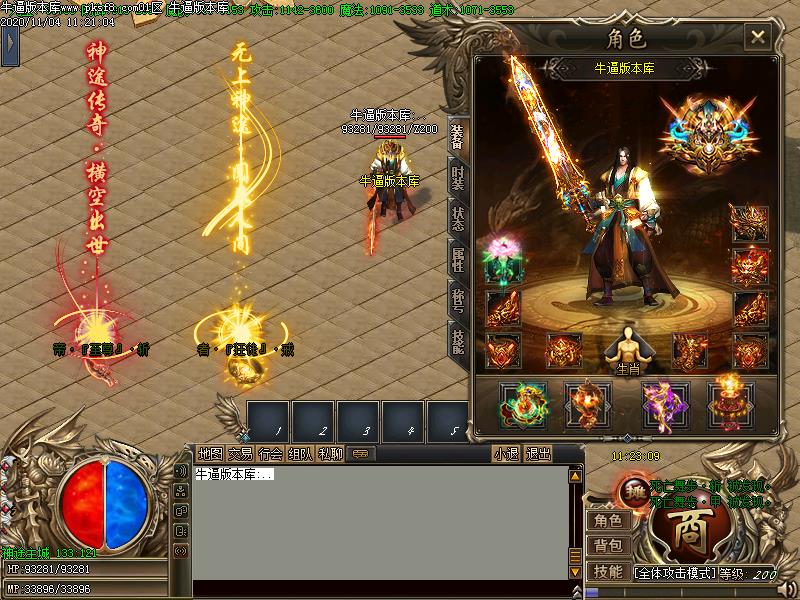This screenshot has width=800, height=600.
Task: Select the pink lotus equipment slot
Action: click(502, 258)
